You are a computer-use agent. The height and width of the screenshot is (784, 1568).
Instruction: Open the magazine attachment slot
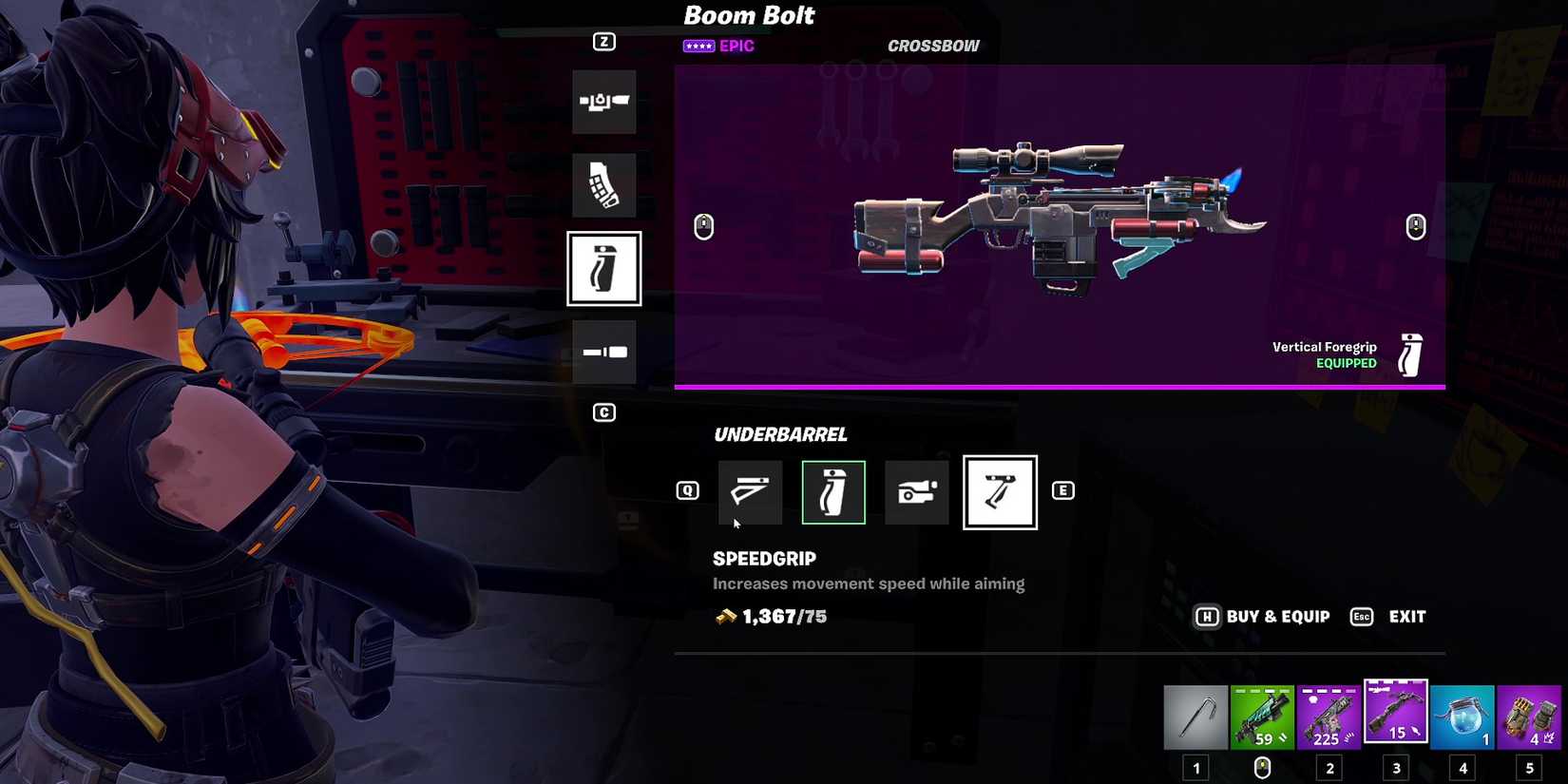tap(604, 185)
